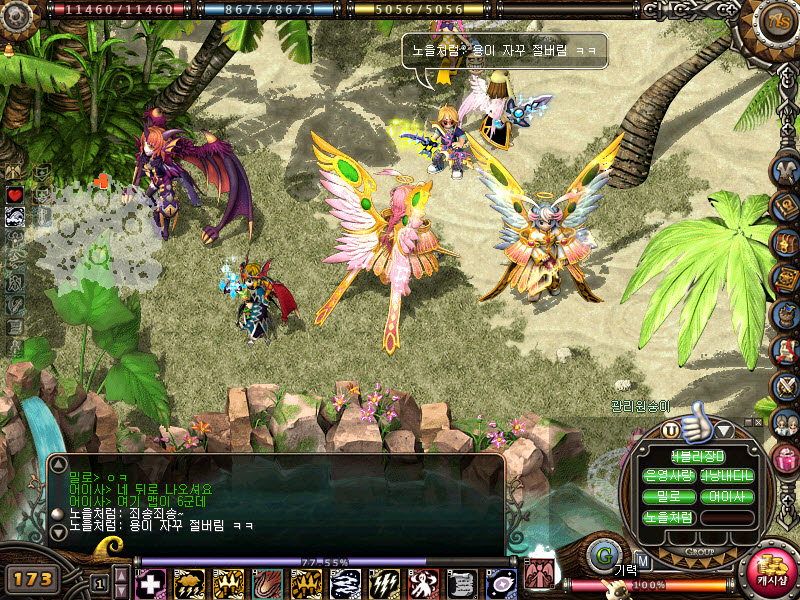The width and height of the screenshot is (800, 600).
Task: Select party member 노을처럼 in group panel
Action: point(669,518)
